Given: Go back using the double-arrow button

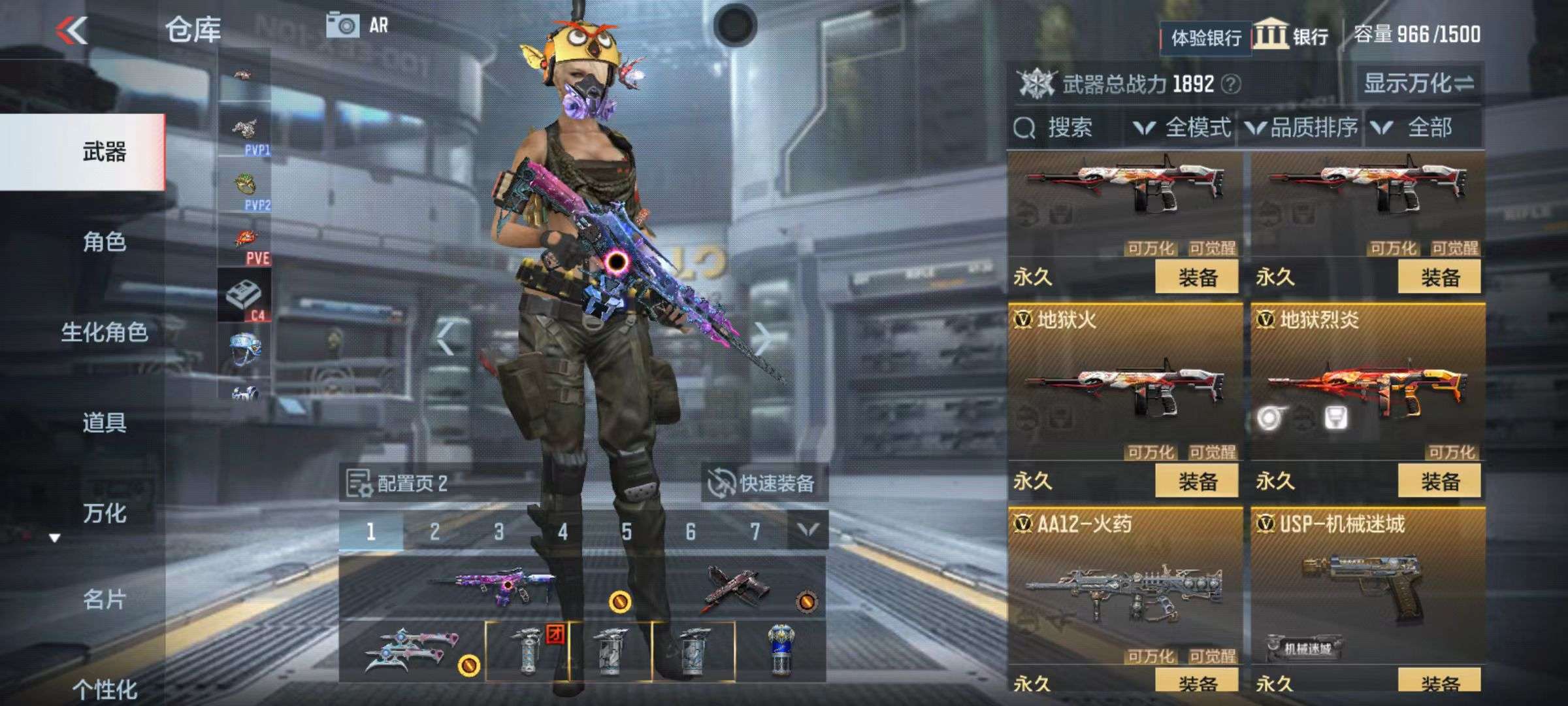Looking at the screenshot, I should 72,30.
